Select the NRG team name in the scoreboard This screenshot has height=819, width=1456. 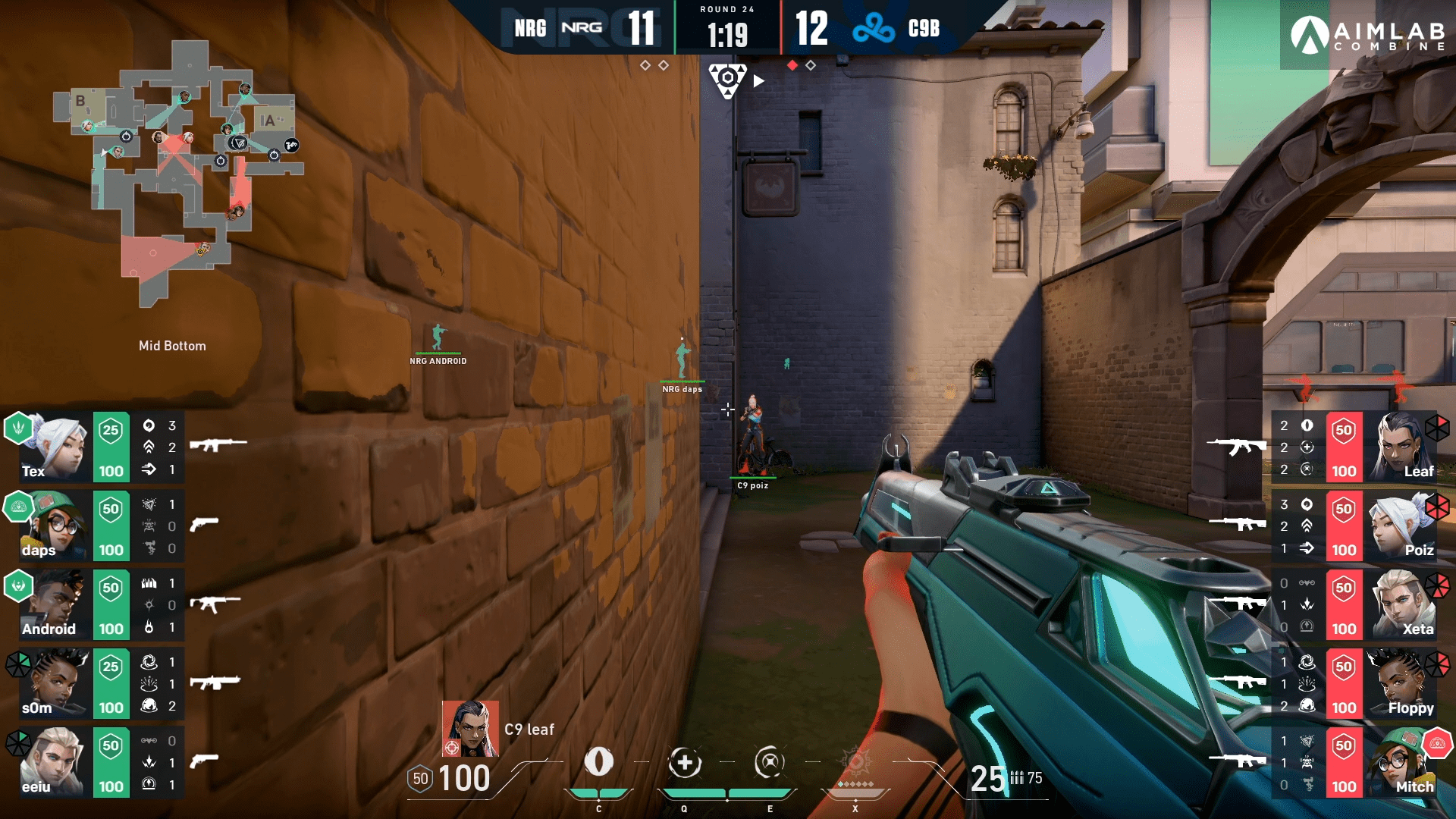click(531, 27)
